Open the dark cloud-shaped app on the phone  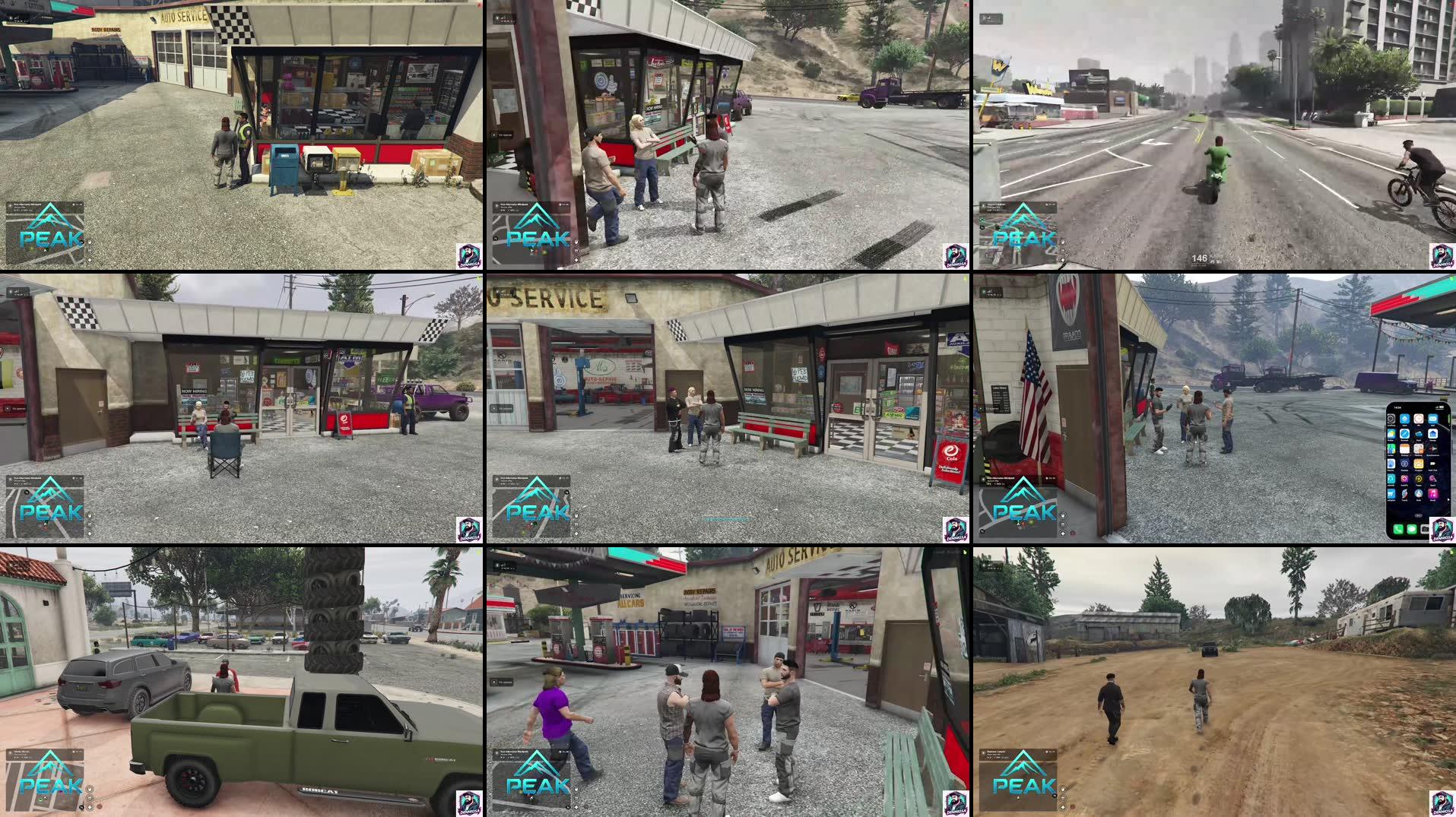1419,434
